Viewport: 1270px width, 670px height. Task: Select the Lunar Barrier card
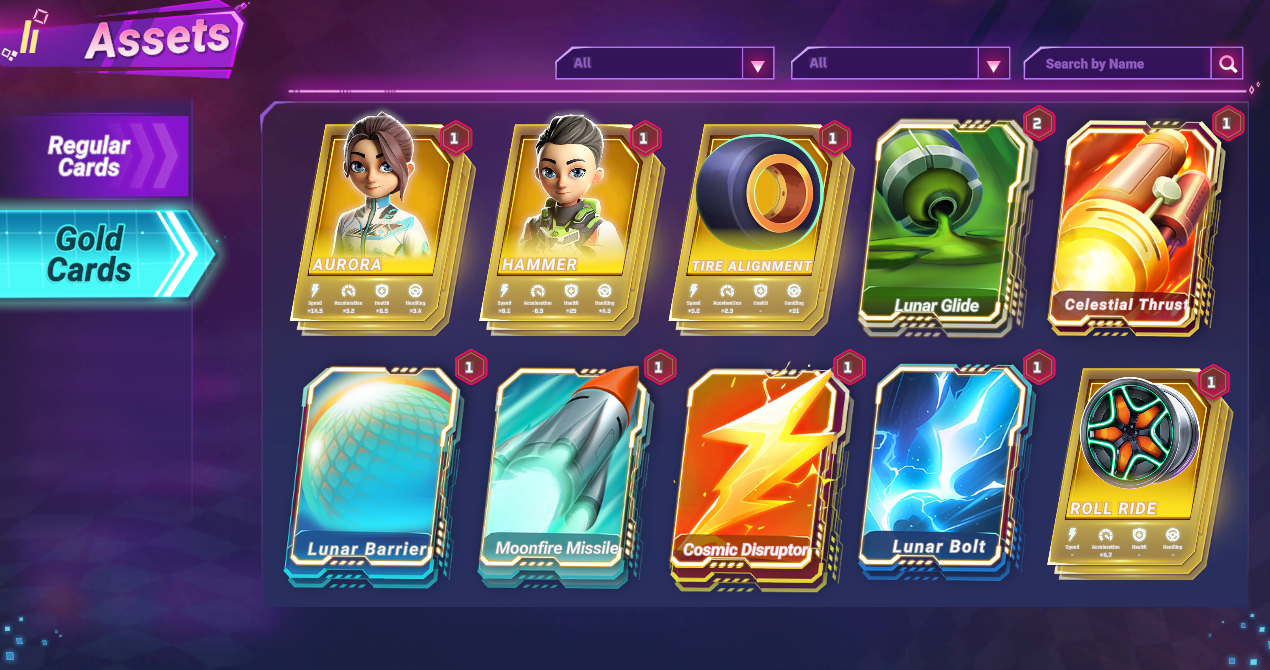372,470
